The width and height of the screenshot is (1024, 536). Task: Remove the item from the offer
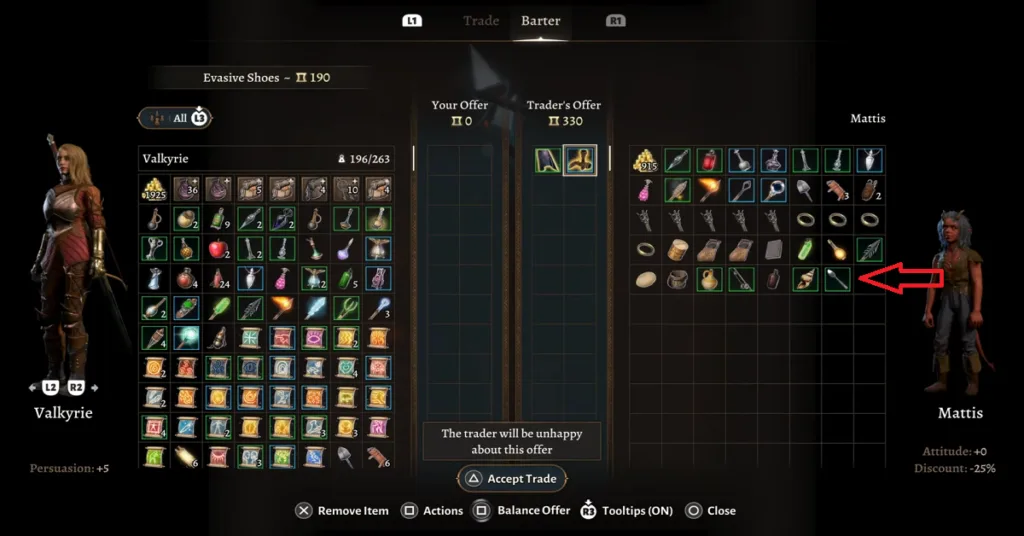(342, 510)
